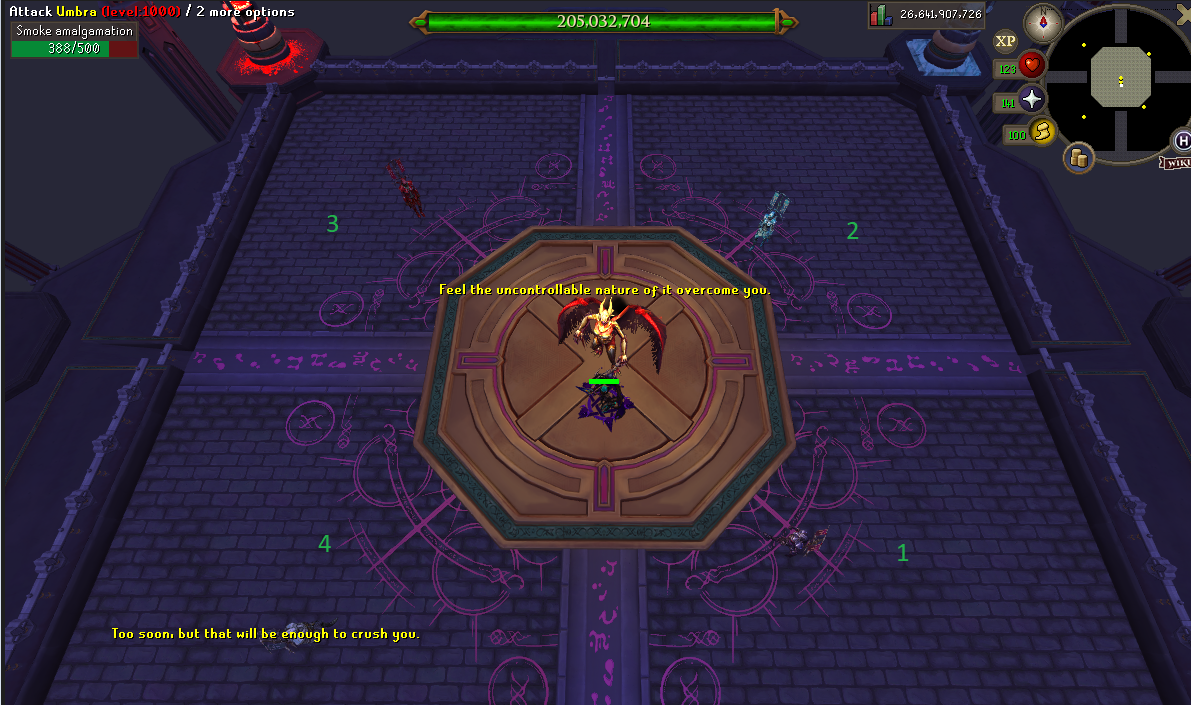Open the bar chart wealth tracker icon
The image size is (1191, 705).
[880, 14]
